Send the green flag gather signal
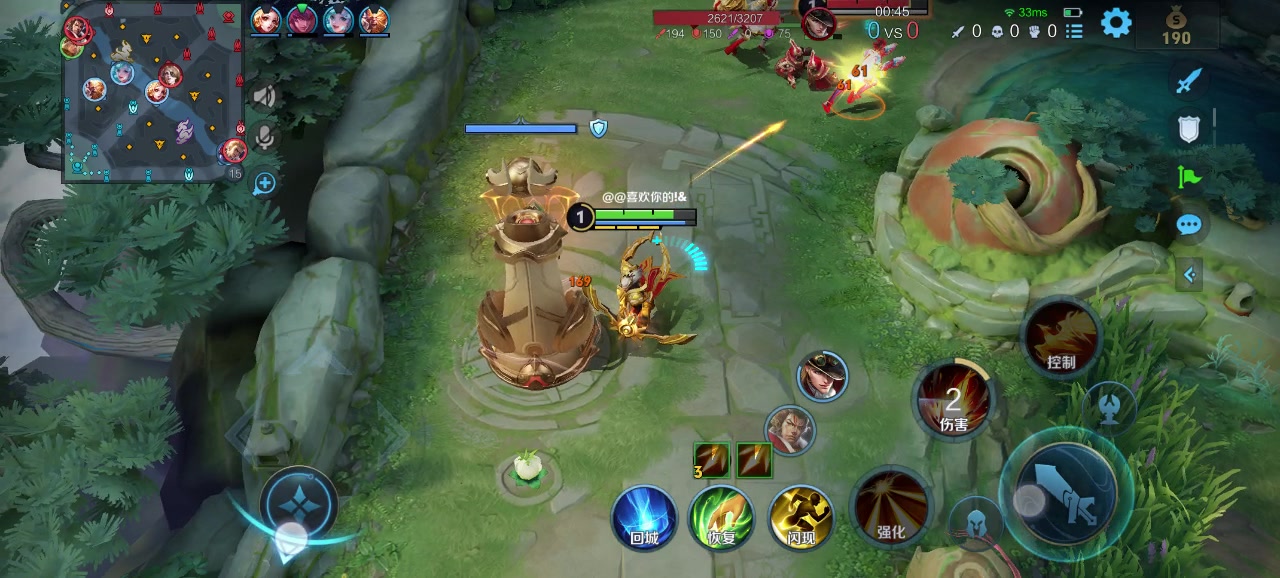The image size is (1280, 578). pyautogui.click(x=1188, y=177)
